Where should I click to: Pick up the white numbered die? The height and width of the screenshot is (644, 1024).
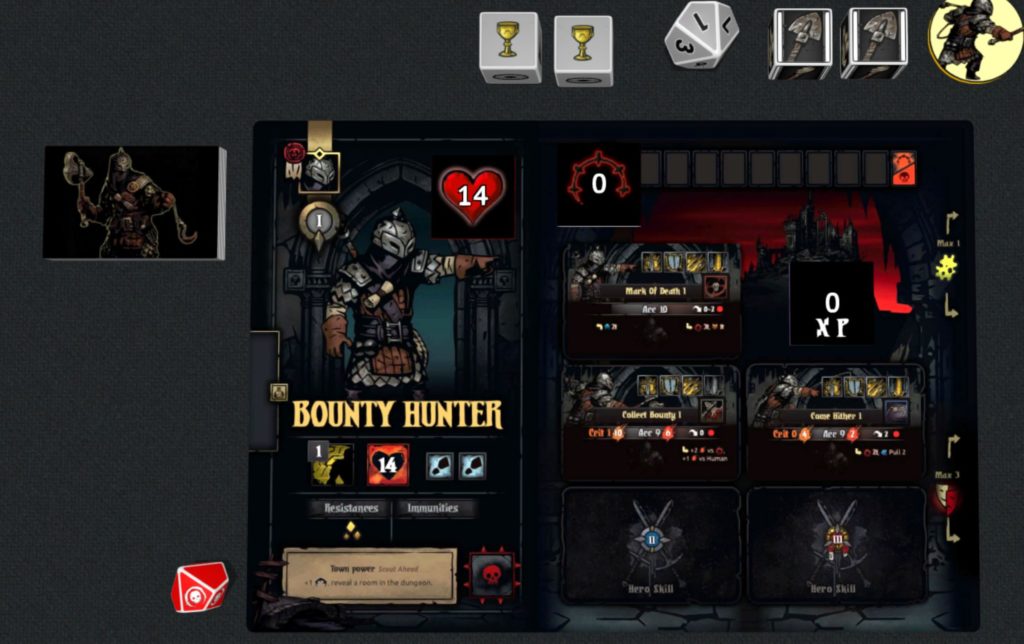(x=702, y=36)
